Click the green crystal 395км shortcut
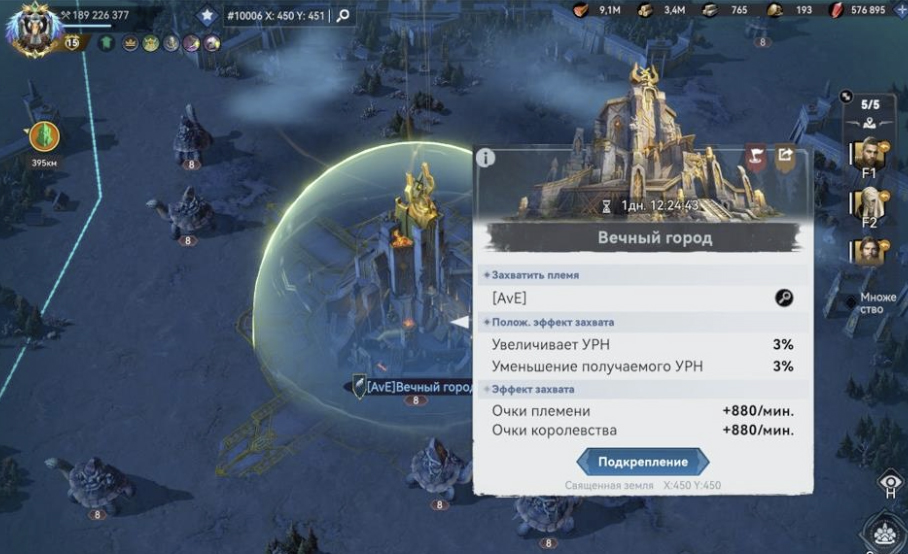The height and width of the screenshot is (554, 908). (43, 137)
